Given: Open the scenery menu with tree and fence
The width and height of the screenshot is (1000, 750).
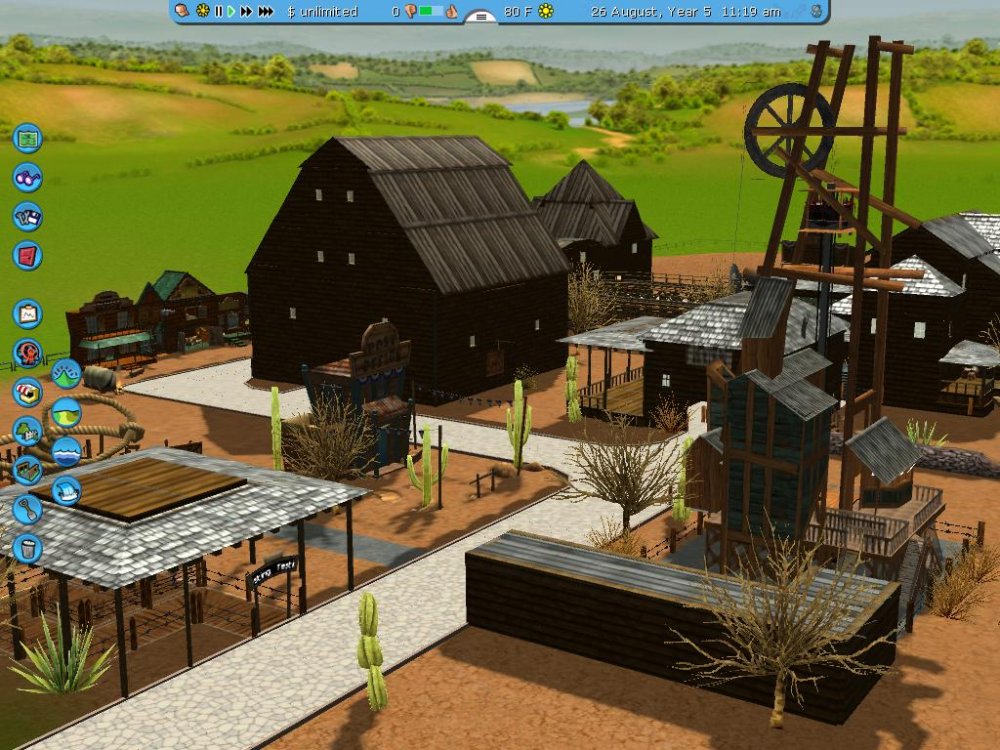Looking at the screenshot, I should [x=27, y=431].
